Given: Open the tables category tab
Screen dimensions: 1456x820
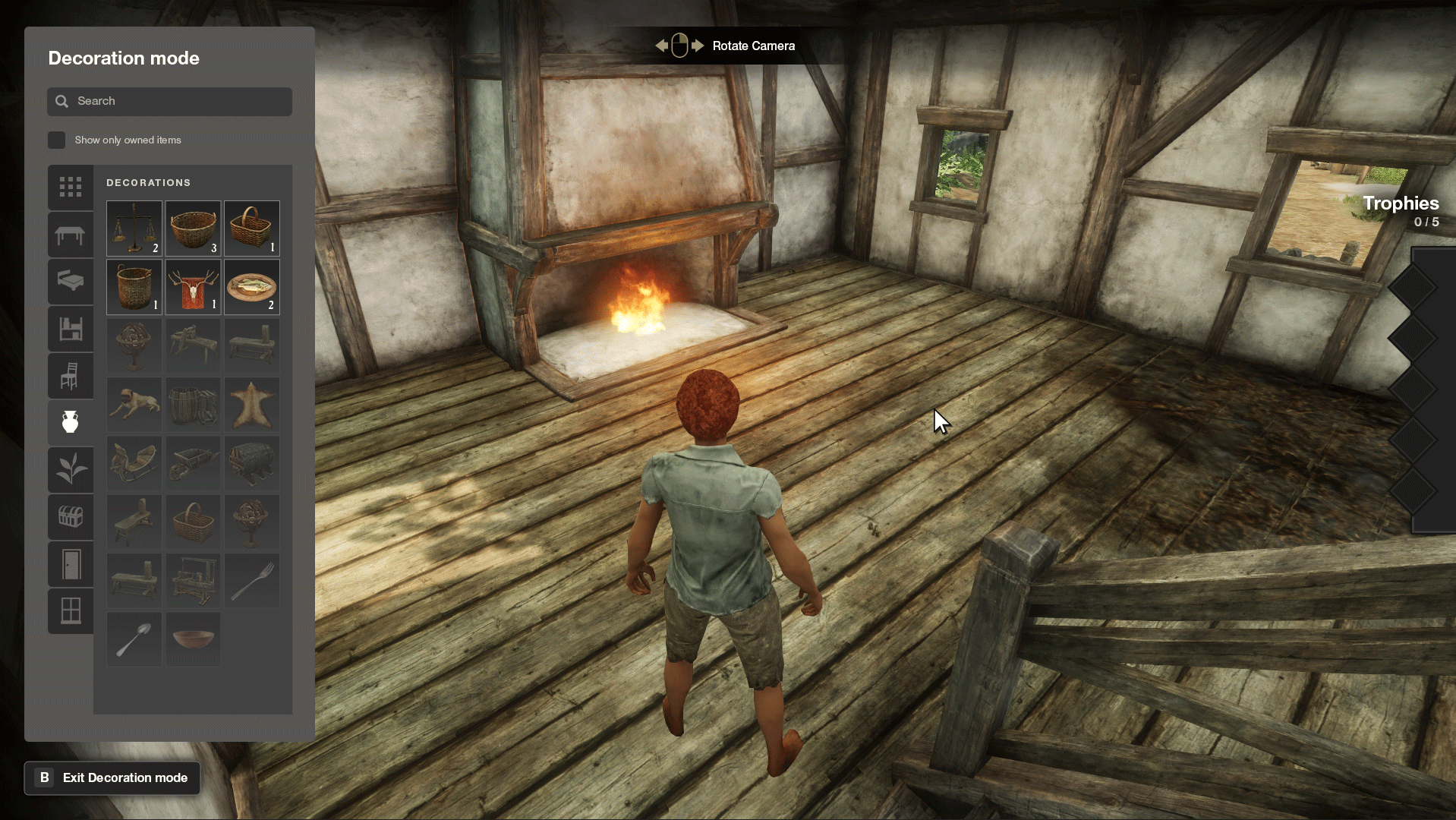Looking at the screenshot, I should 71,235.
